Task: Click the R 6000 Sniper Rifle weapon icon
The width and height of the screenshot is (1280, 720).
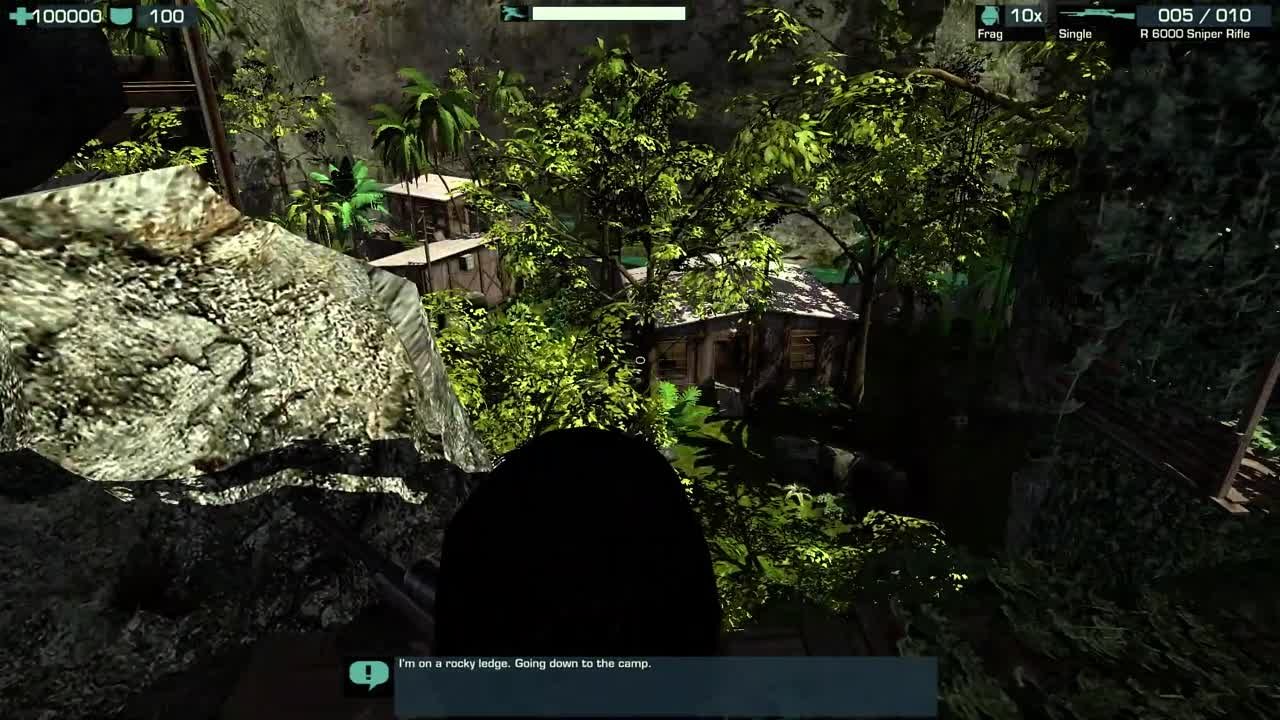Action: (x=1095, y=15)
